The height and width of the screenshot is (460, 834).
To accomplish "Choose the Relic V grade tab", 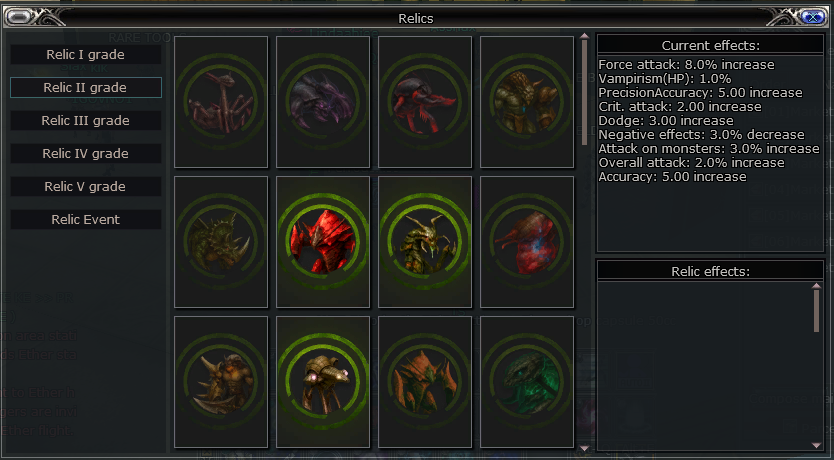I will click(x=86, y=186).
